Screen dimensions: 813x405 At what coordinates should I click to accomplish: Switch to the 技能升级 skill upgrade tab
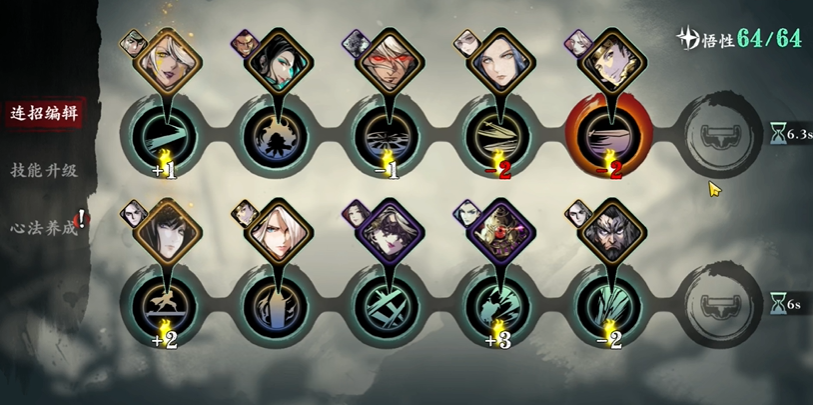click(44, 170)
